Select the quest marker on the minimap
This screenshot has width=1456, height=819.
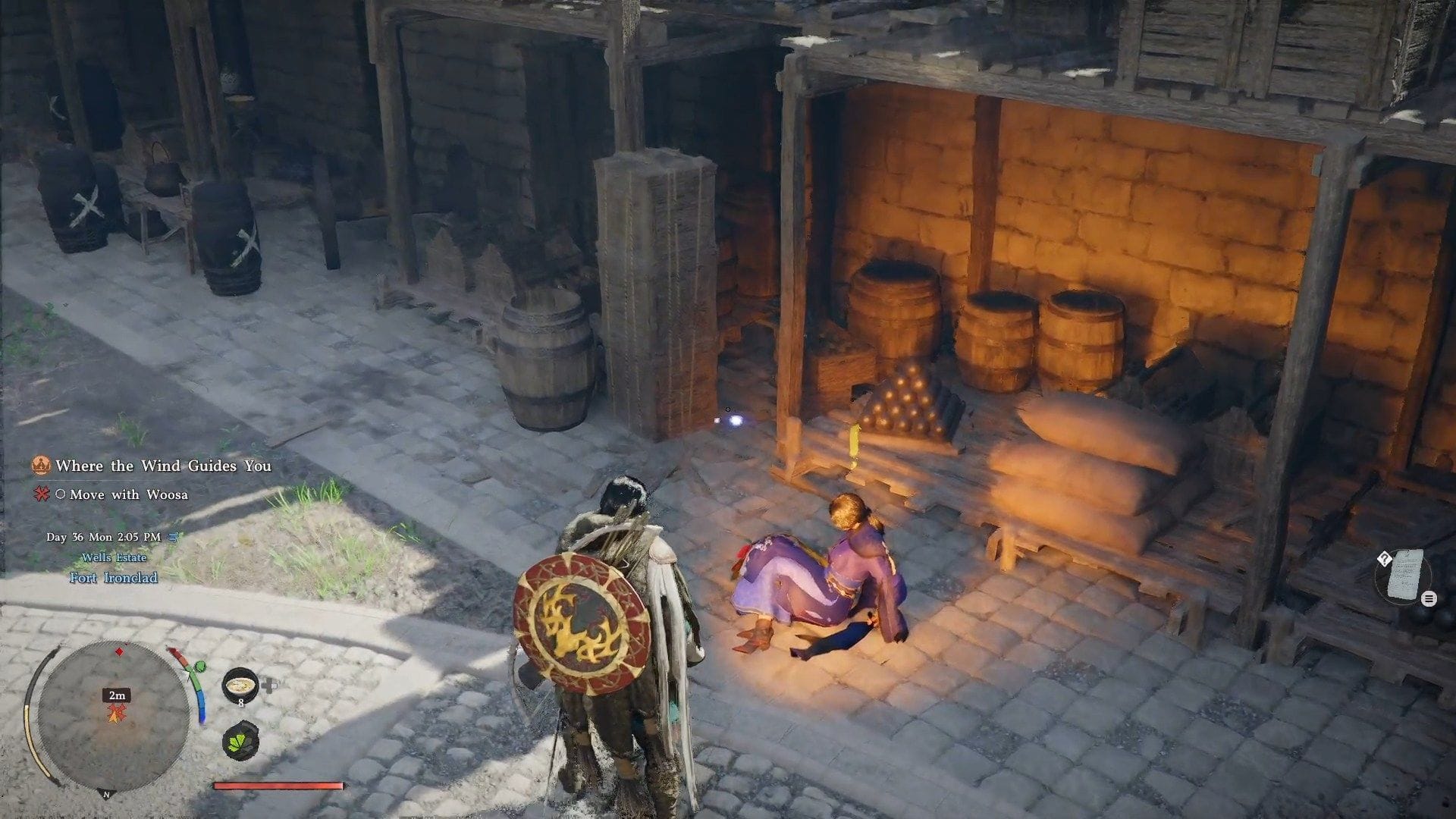[116, 712]
